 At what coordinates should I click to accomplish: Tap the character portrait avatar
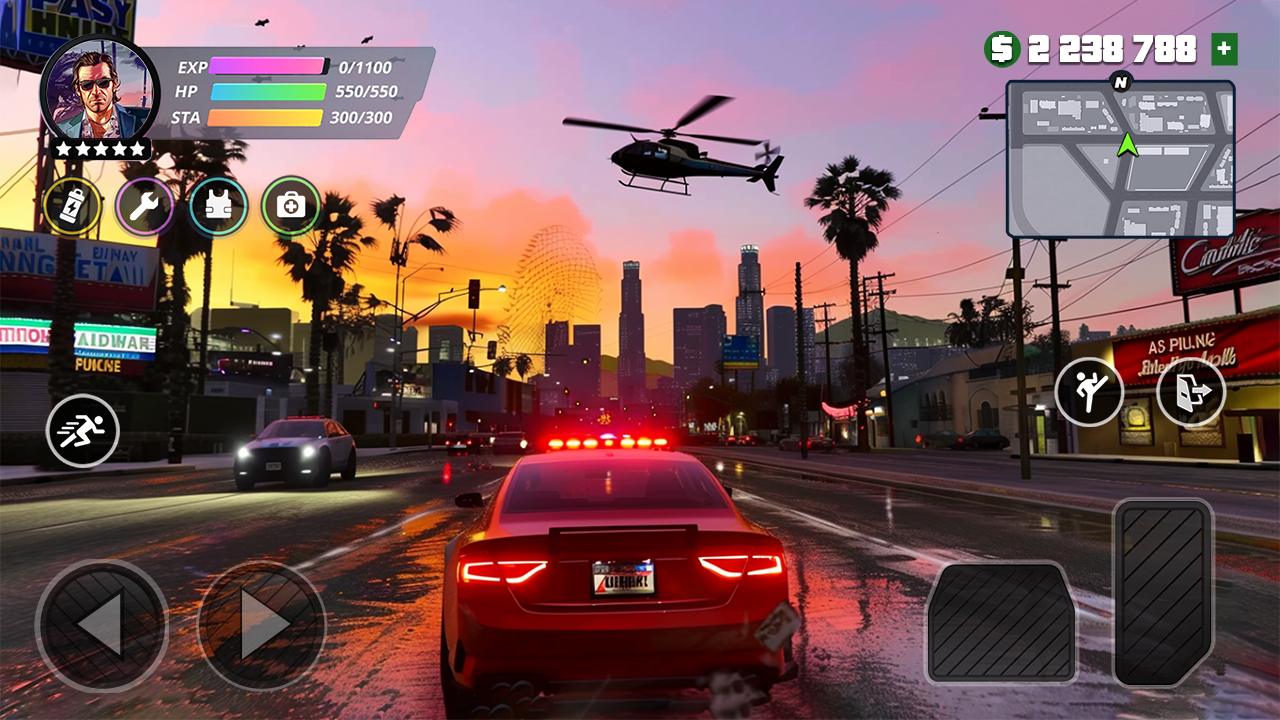coord(99,91)
